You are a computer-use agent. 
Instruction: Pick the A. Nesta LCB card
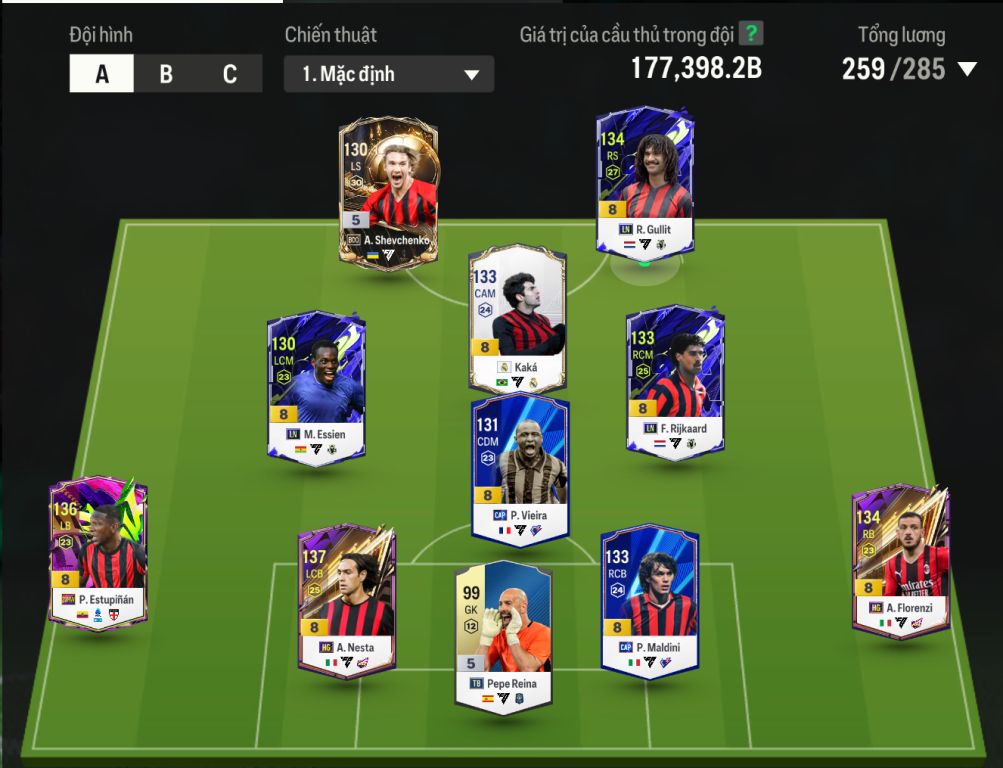[347, 598]
